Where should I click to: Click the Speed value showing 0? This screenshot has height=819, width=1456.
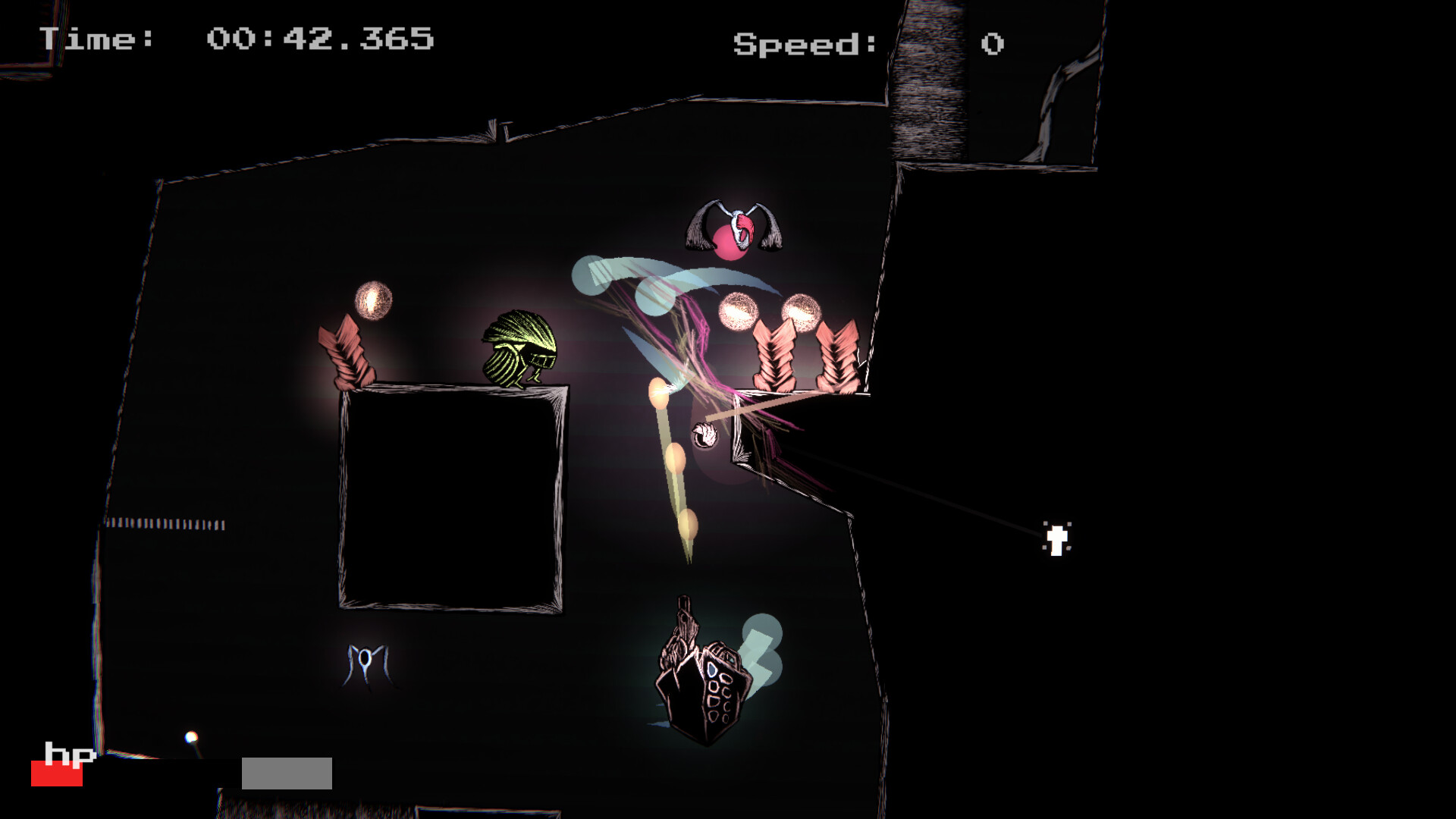pyautogui.click(x=991, y=42)
